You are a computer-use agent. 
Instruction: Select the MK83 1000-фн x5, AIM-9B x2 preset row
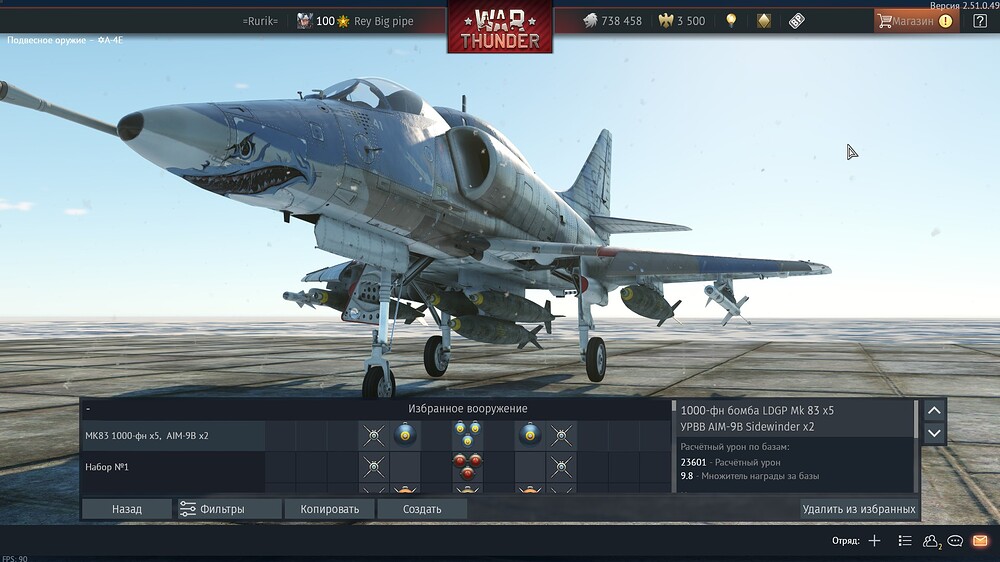coord(172,436)
